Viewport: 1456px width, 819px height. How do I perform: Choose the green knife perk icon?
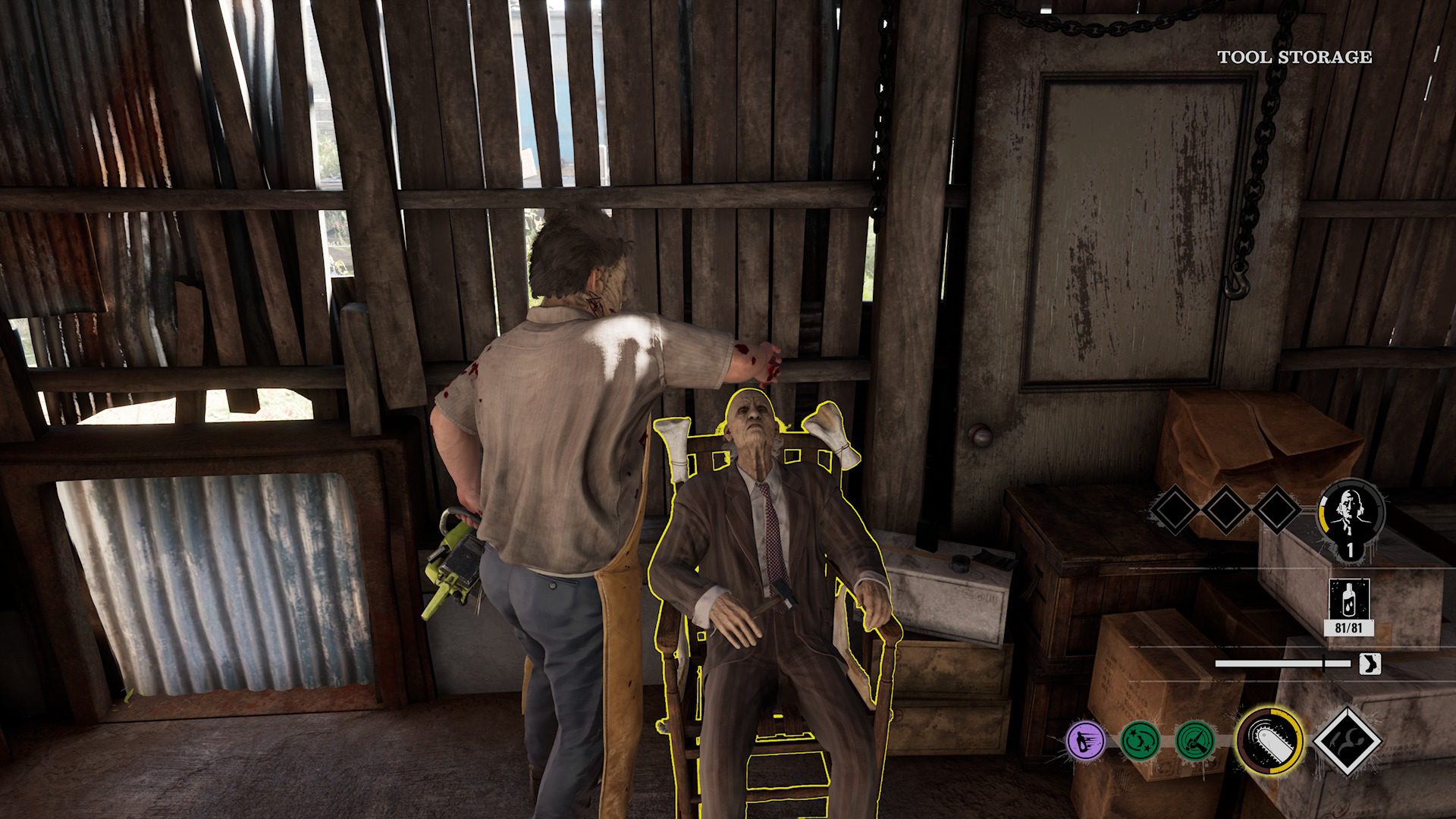point(1195,740)
